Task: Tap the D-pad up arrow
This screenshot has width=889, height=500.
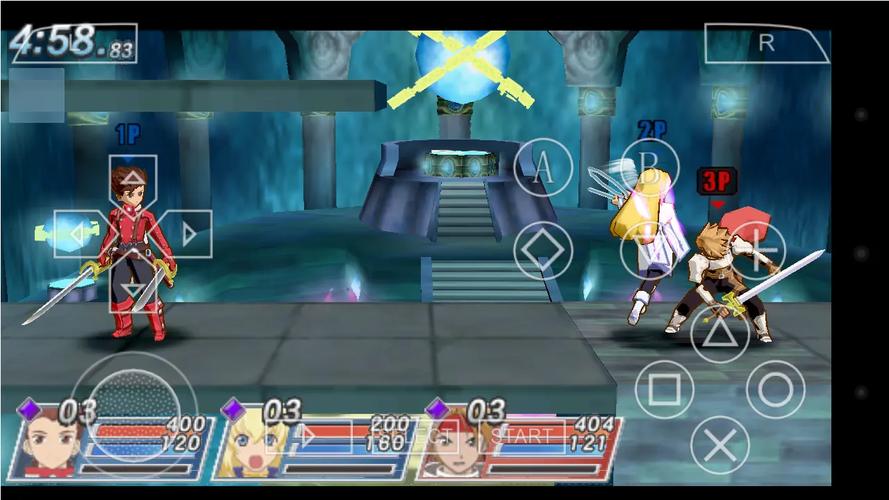Action: pos(133,180)
